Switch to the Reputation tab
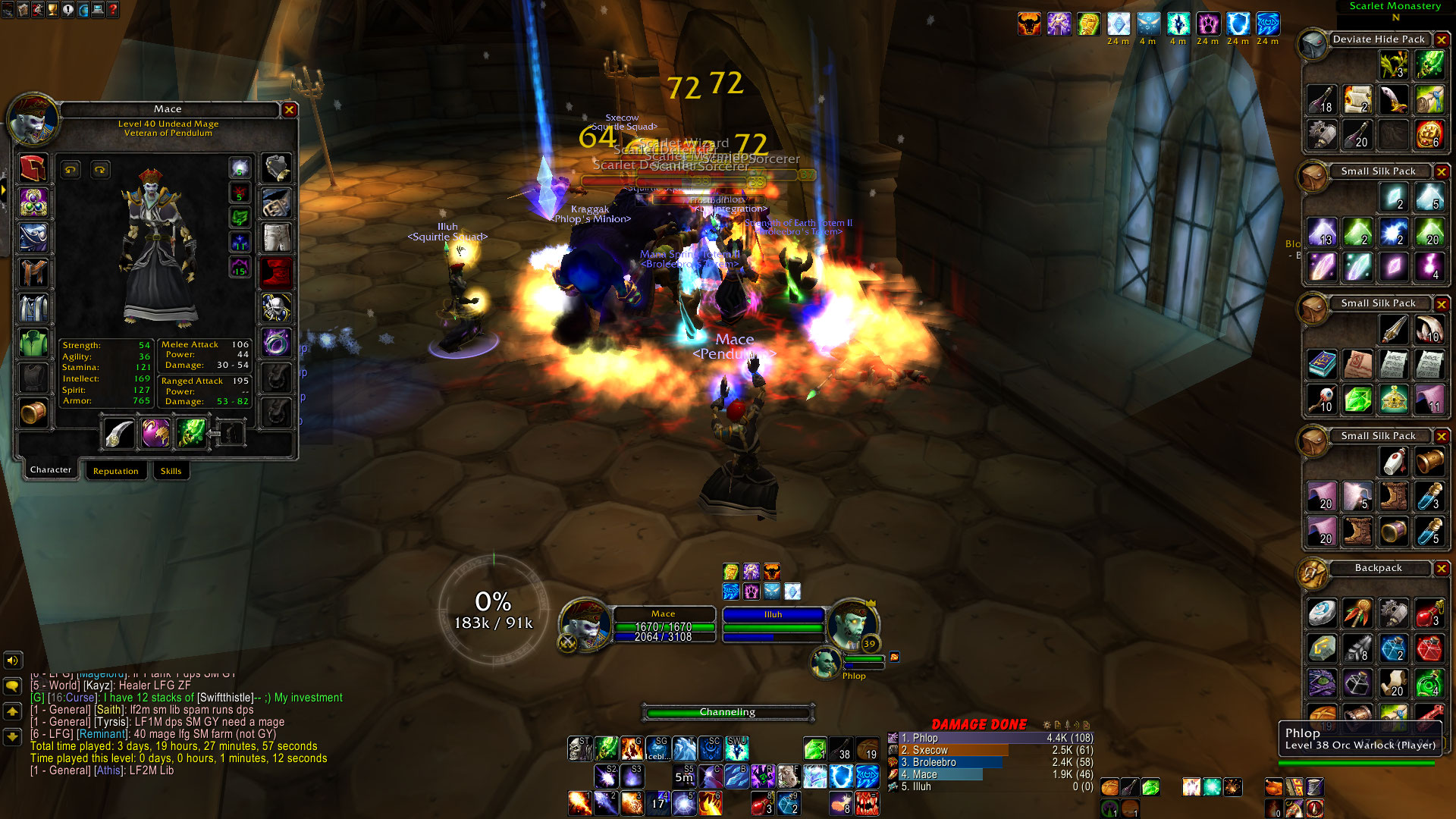Screen dimensions: 1456x819 (115, 471)
